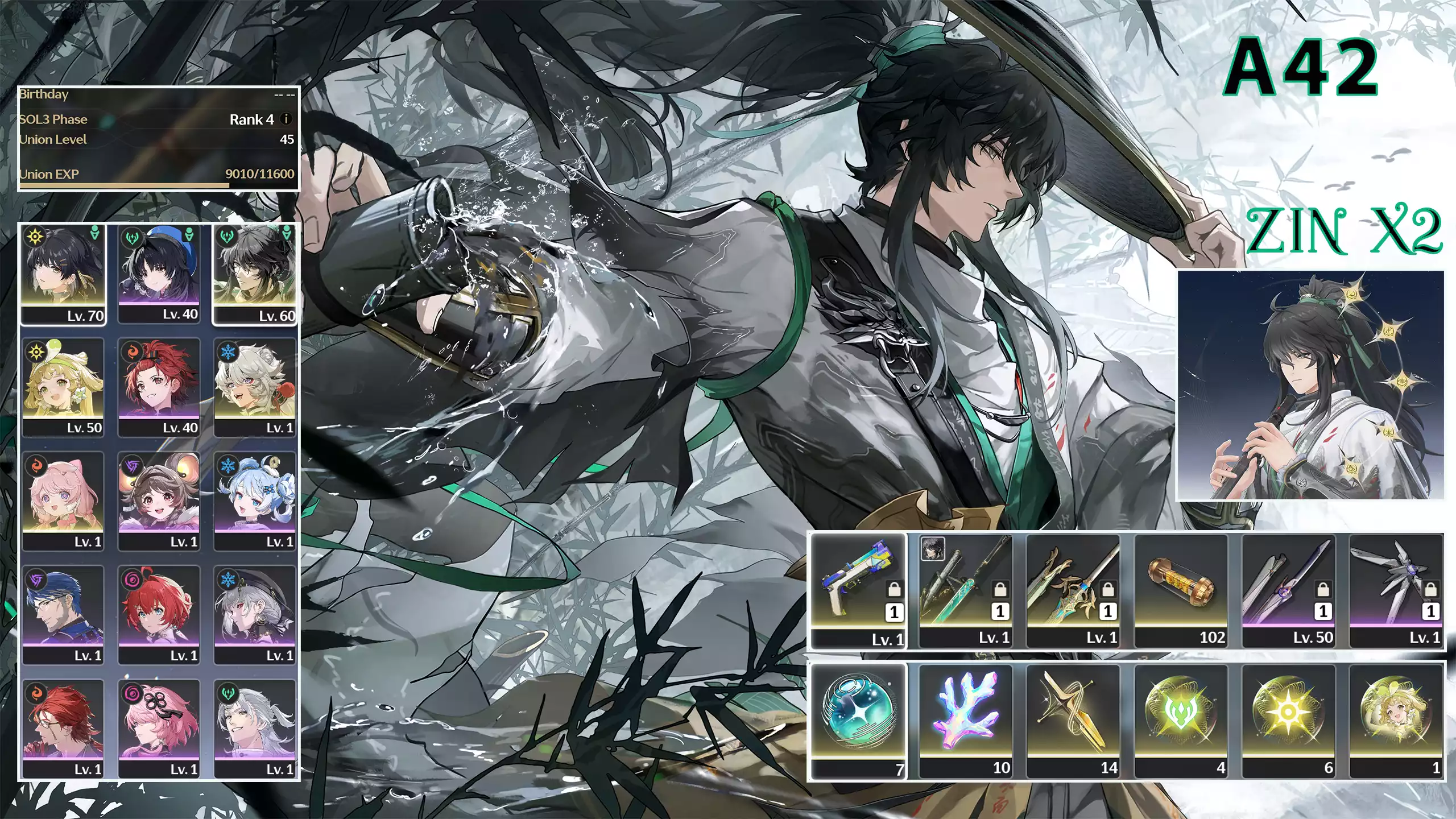
Task: Pick the blue-haired man with glasses
Action: [x=63, y=614]
